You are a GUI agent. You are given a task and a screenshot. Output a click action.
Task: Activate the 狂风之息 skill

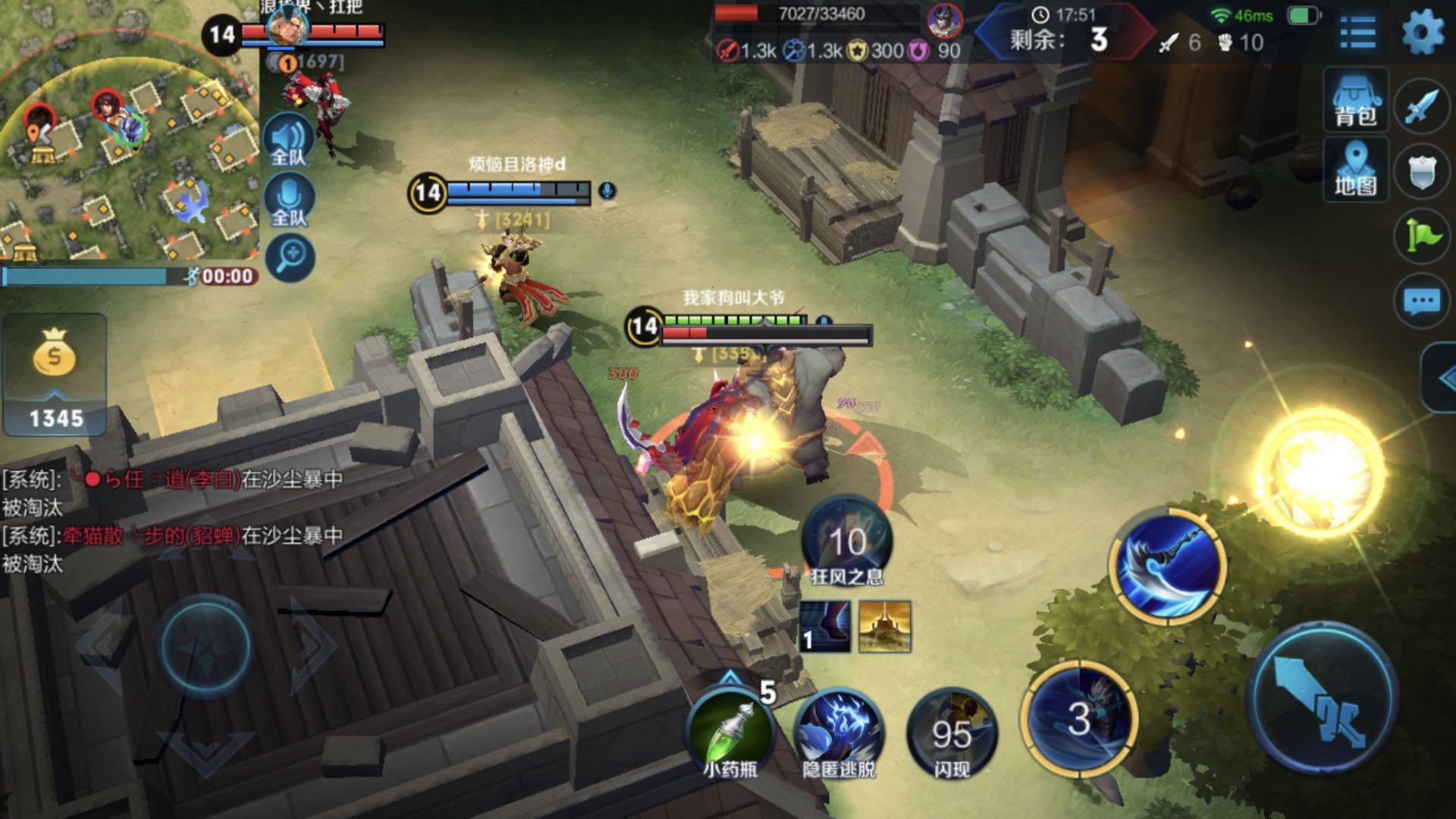846,540
